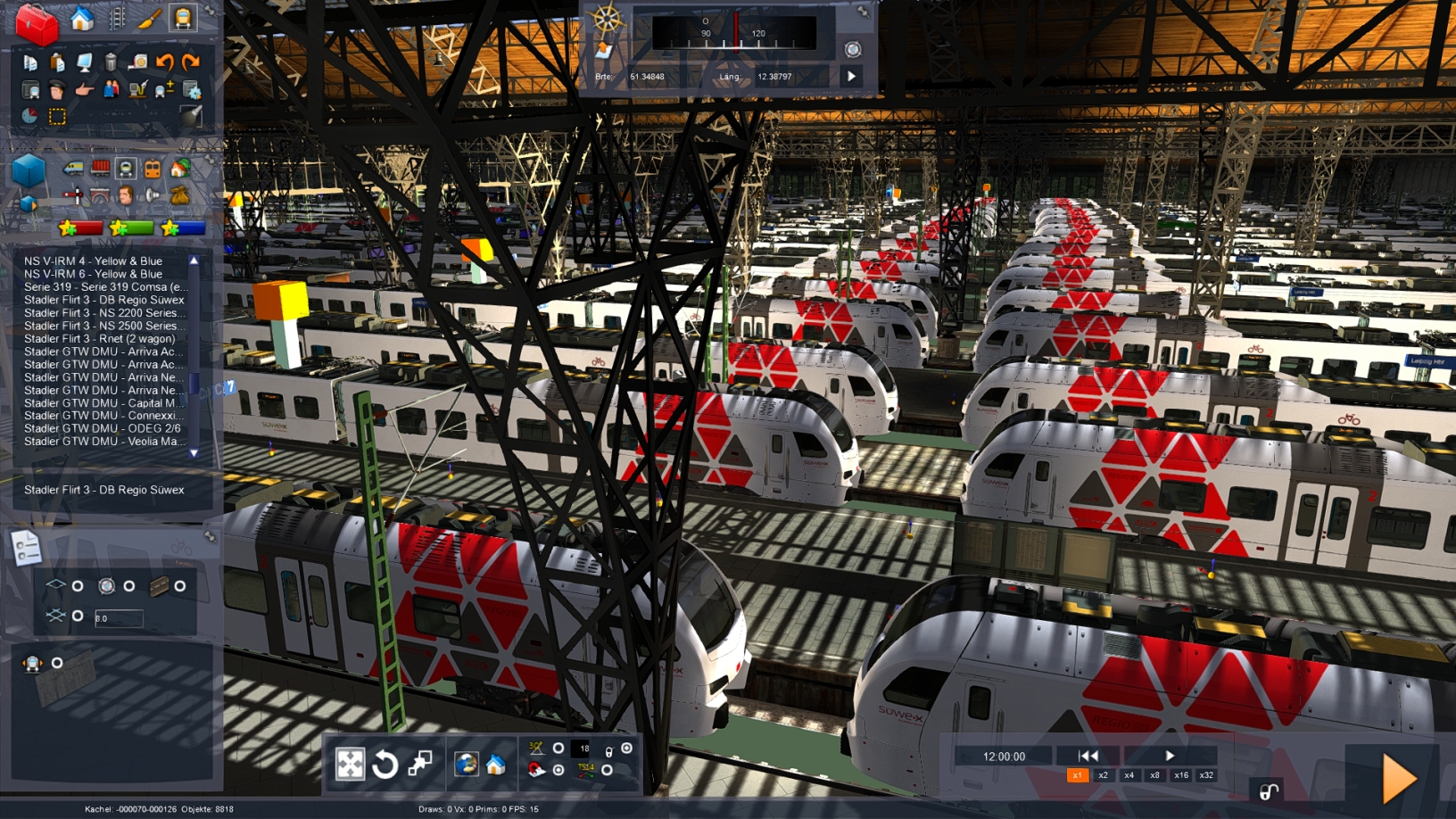
Task: Switch to the track ladder tab
Action: coord(117,18)
